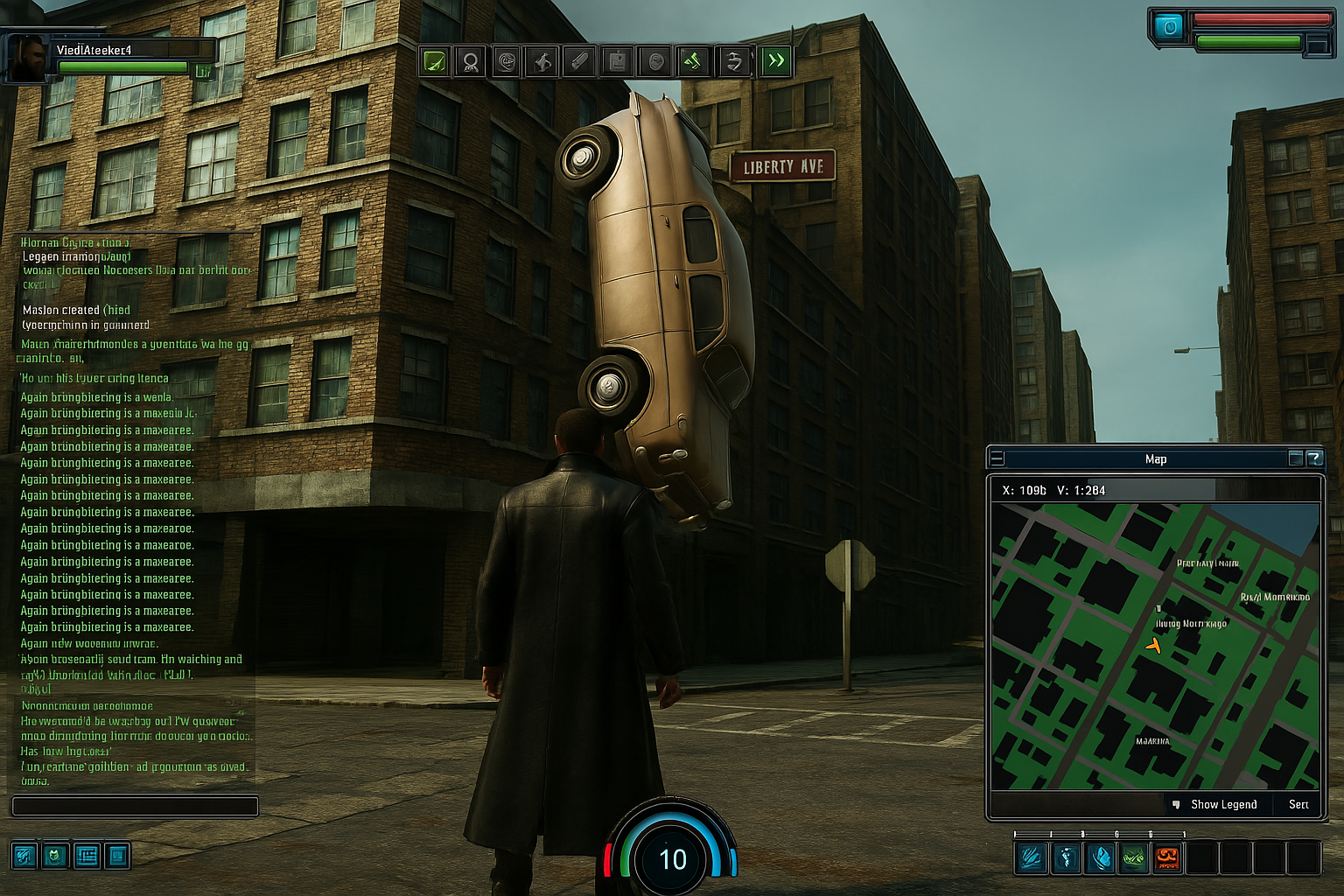Screen dimensions: 1344x896
Task: Open the blue maze pattern menu icon
Action: [x=87, y=855]
